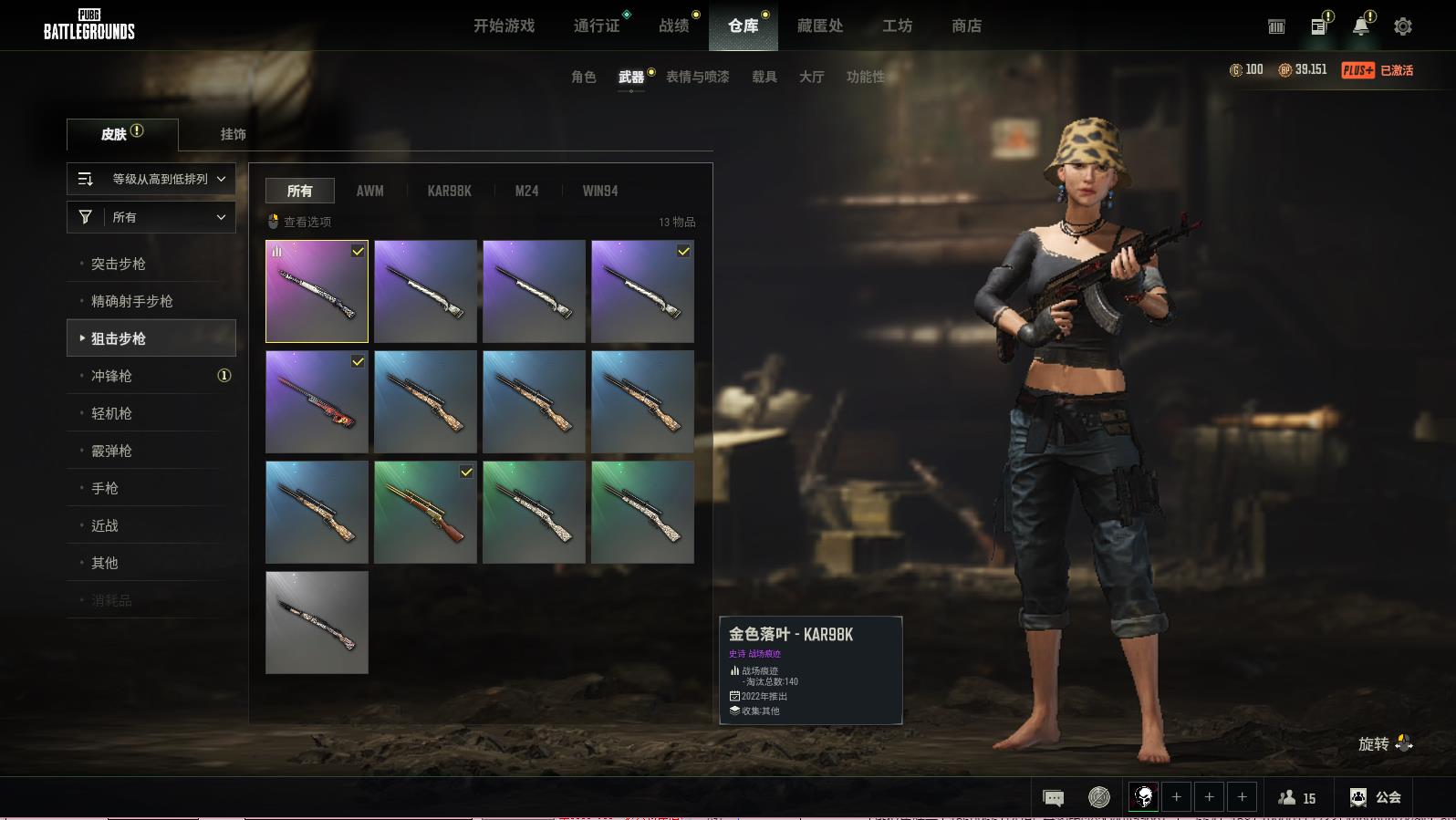Switch to 角色 customization category
The width and height of the screenshot is (1456, 820).
583,77
